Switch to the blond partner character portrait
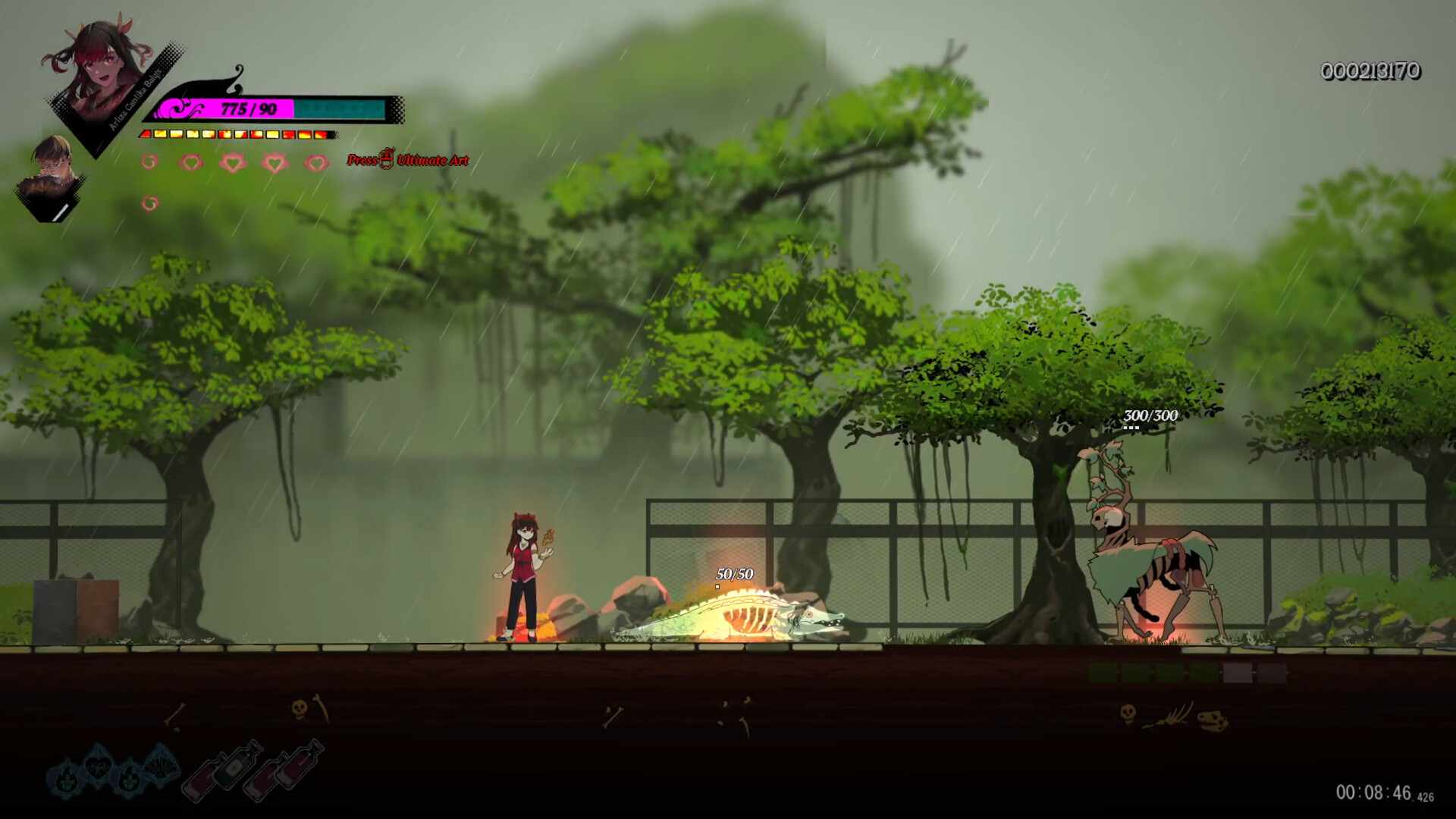1456x819 pixels. (53, 173)
